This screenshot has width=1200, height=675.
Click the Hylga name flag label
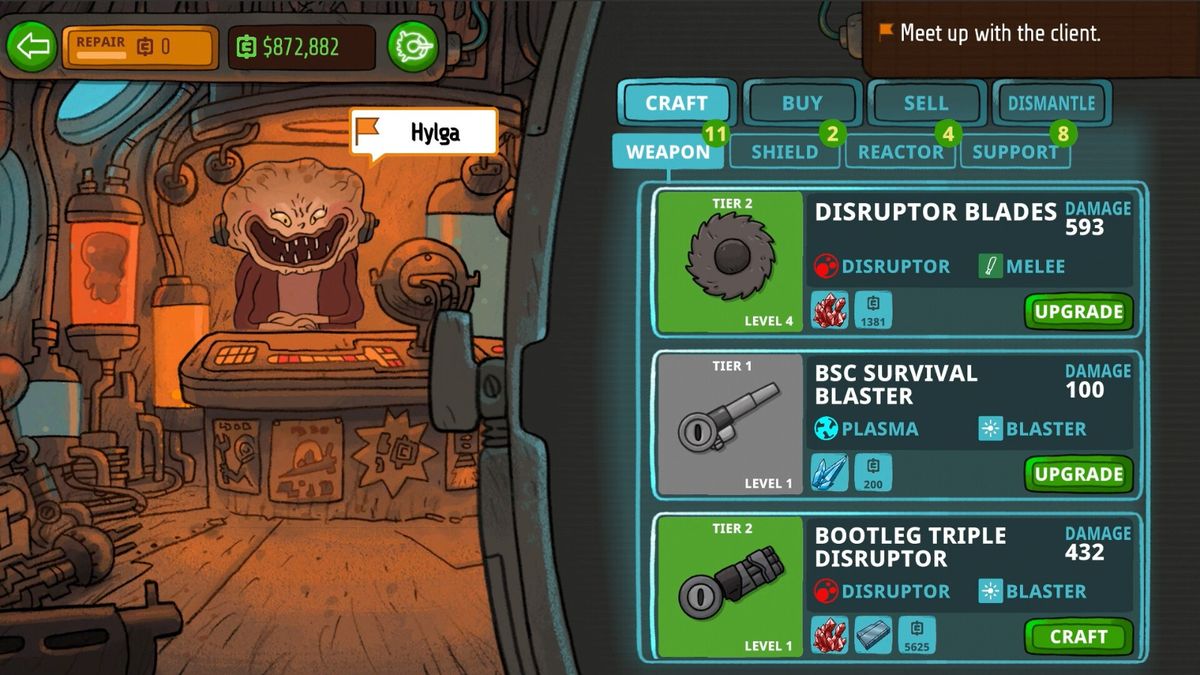424,132
